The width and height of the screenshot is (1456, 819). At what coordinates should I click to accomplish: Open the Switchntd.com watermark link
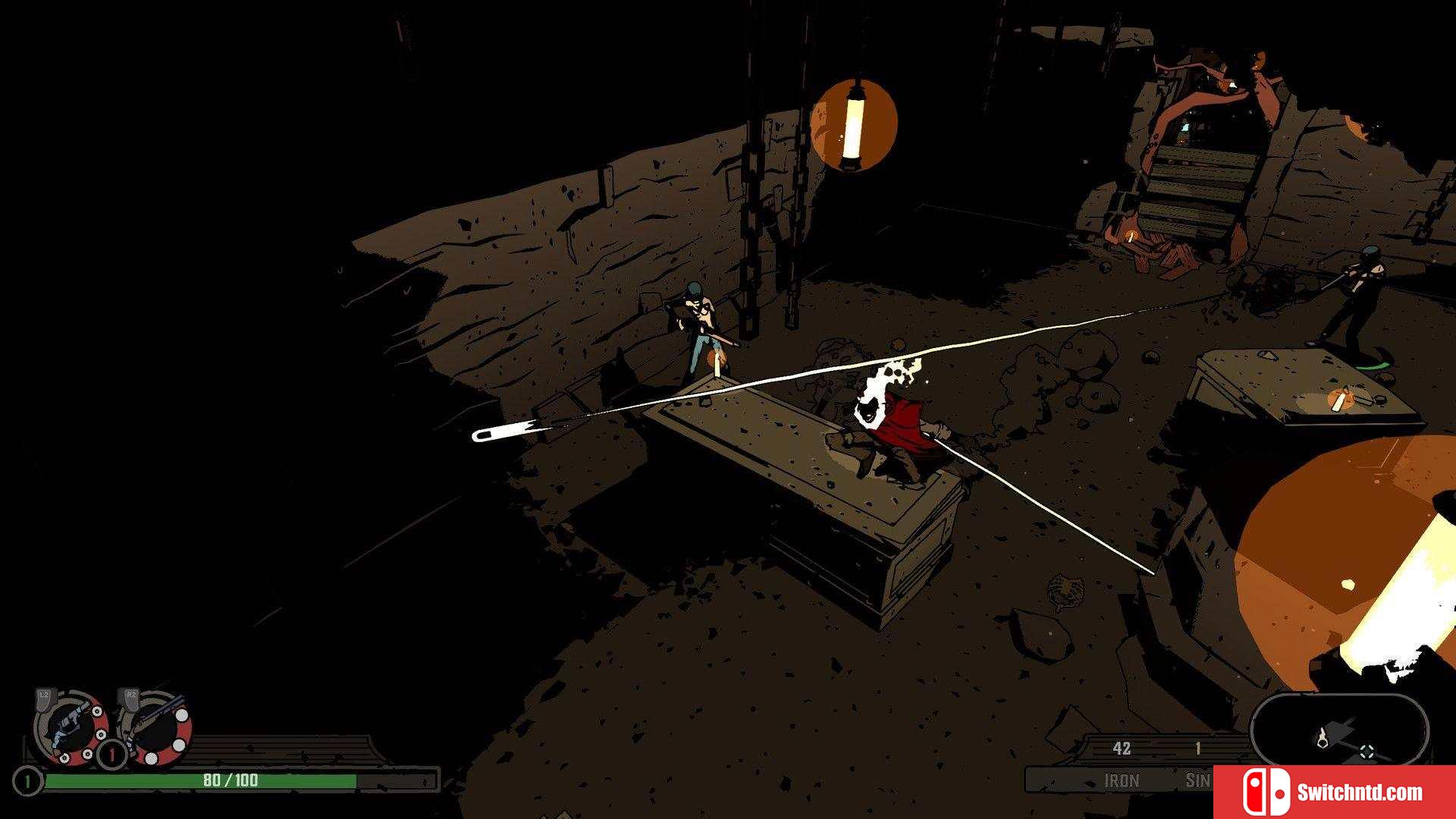click(1334, 792)
